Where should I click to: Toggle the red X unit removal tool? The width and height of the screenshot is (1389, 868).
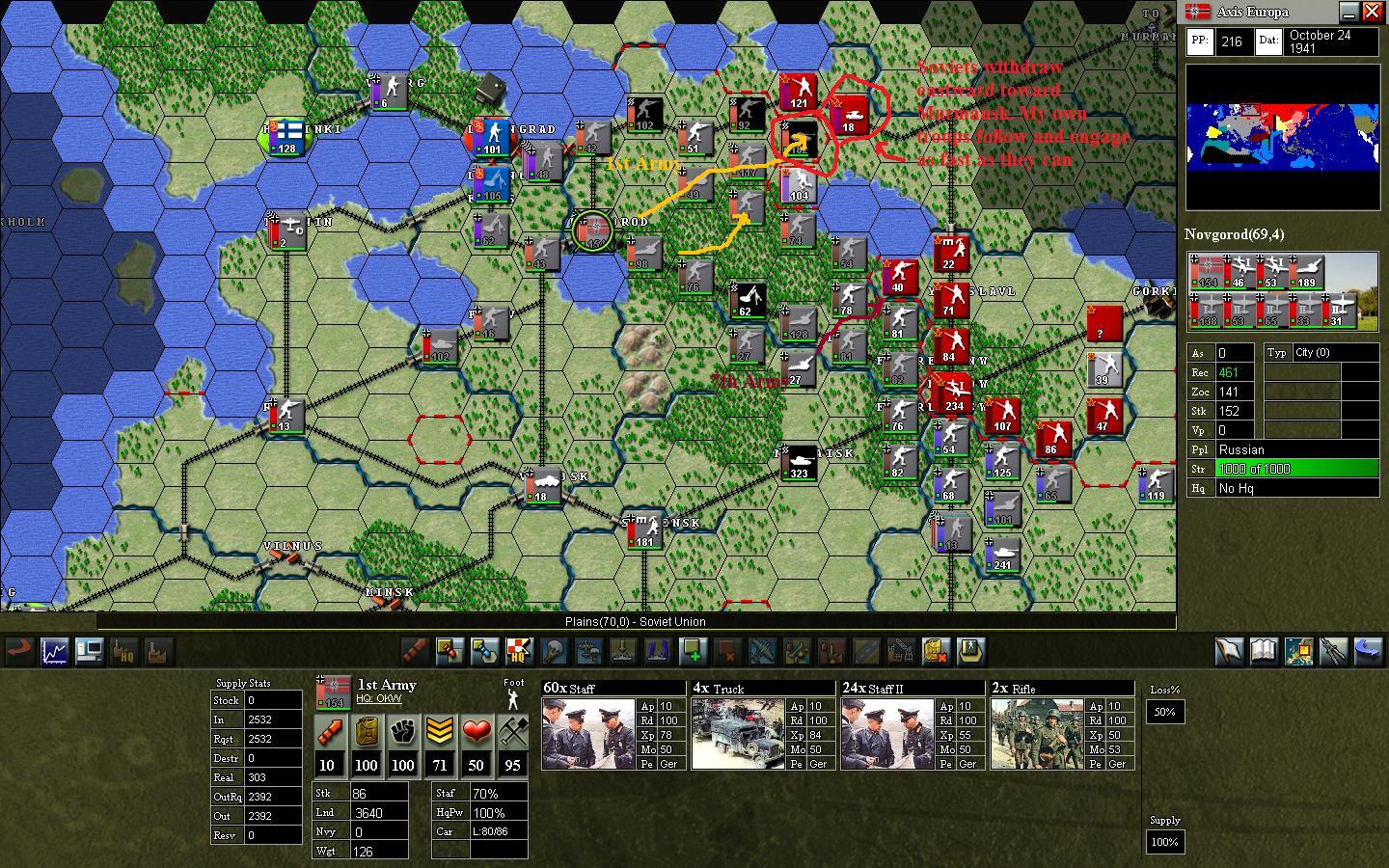730,652
